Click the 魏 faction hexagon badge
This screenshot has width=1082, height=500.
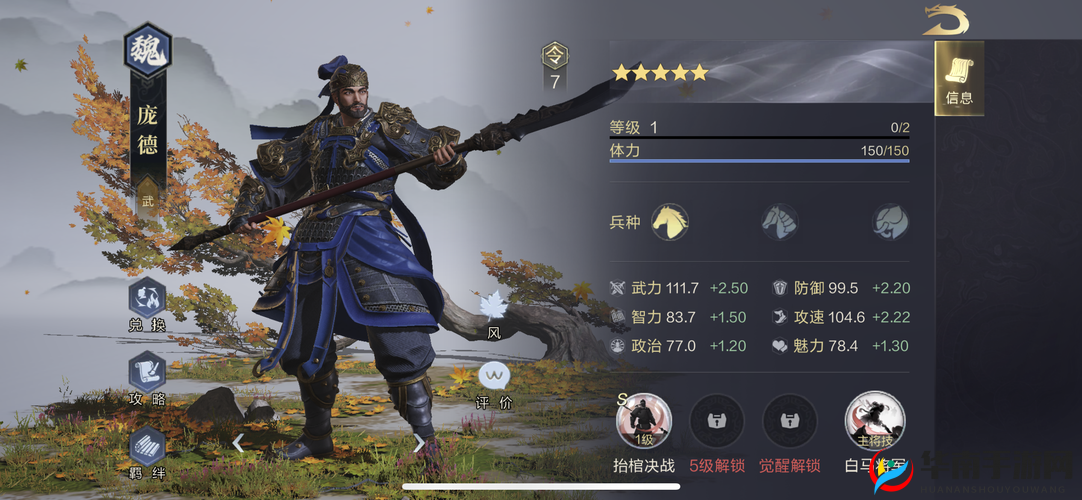[147, 50]
